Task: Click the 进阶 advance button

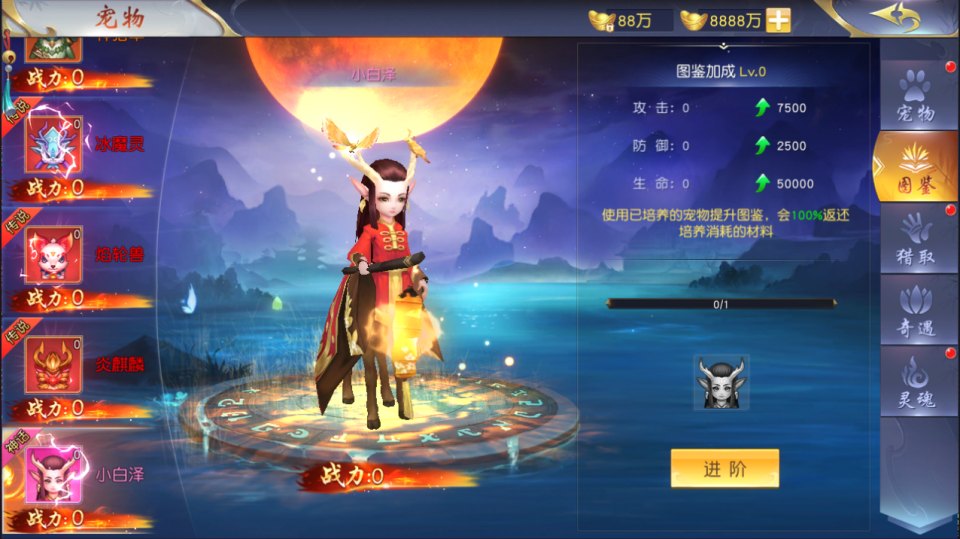Action: pos(724,469)
